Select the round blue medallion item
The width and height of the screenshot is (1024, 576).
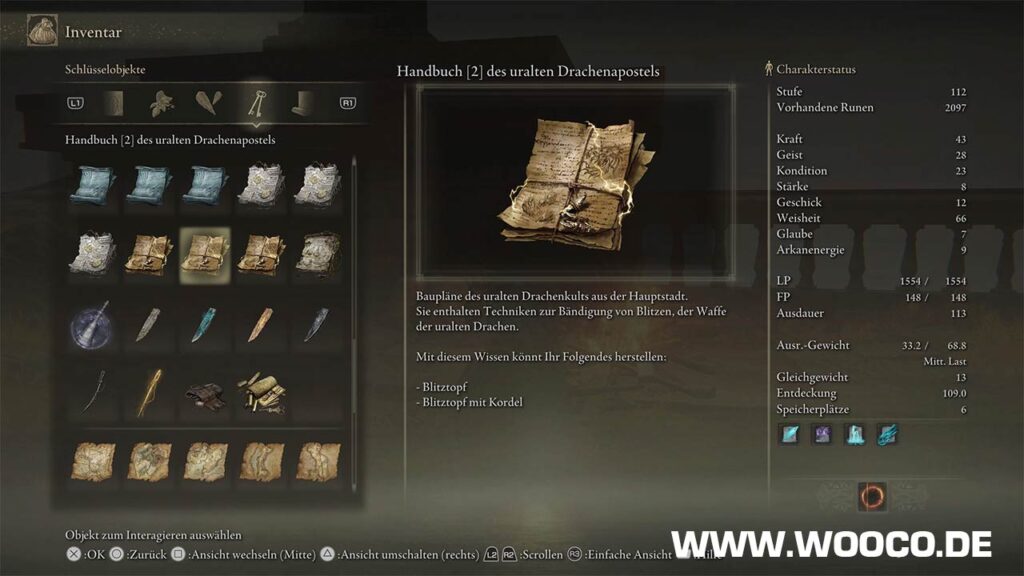click(x=92, y=324)
